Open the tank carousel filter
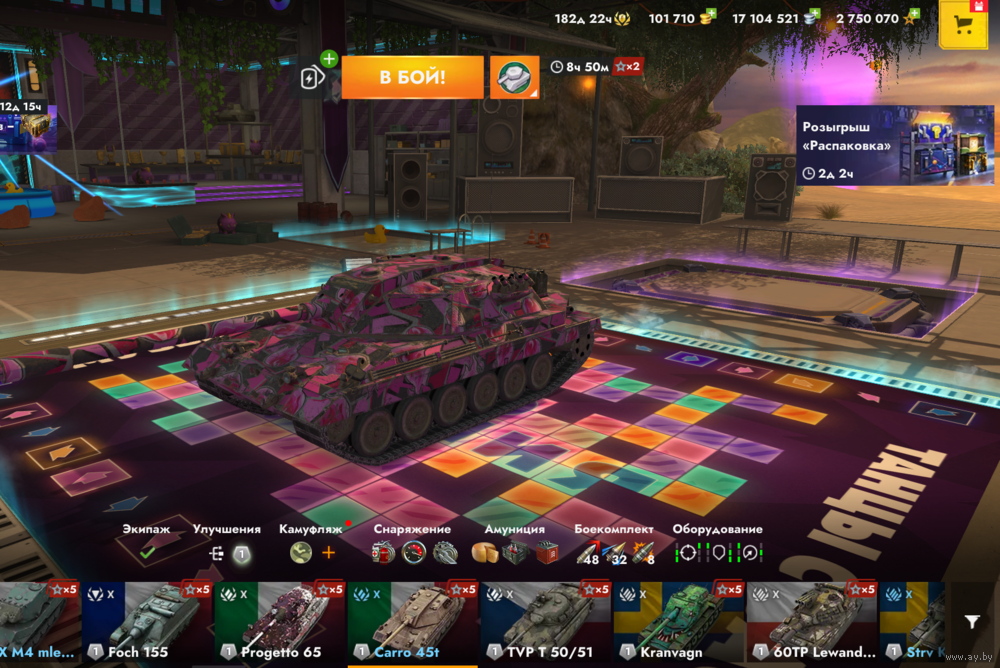Viewport: 1000px width, 668px height. point(971,622)
